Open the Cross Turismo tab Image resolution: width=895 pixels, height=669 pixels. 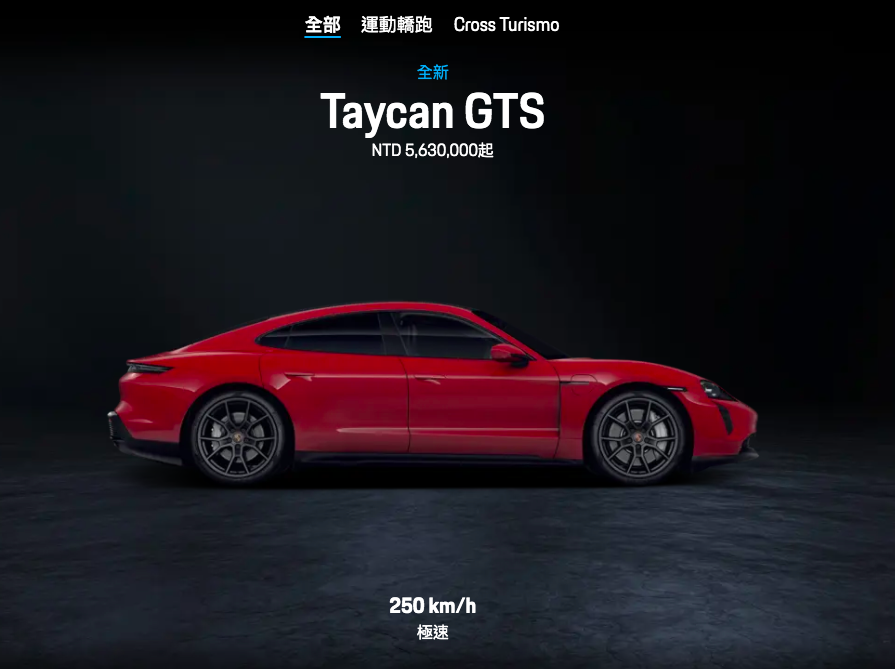click(x=506, y=25)
